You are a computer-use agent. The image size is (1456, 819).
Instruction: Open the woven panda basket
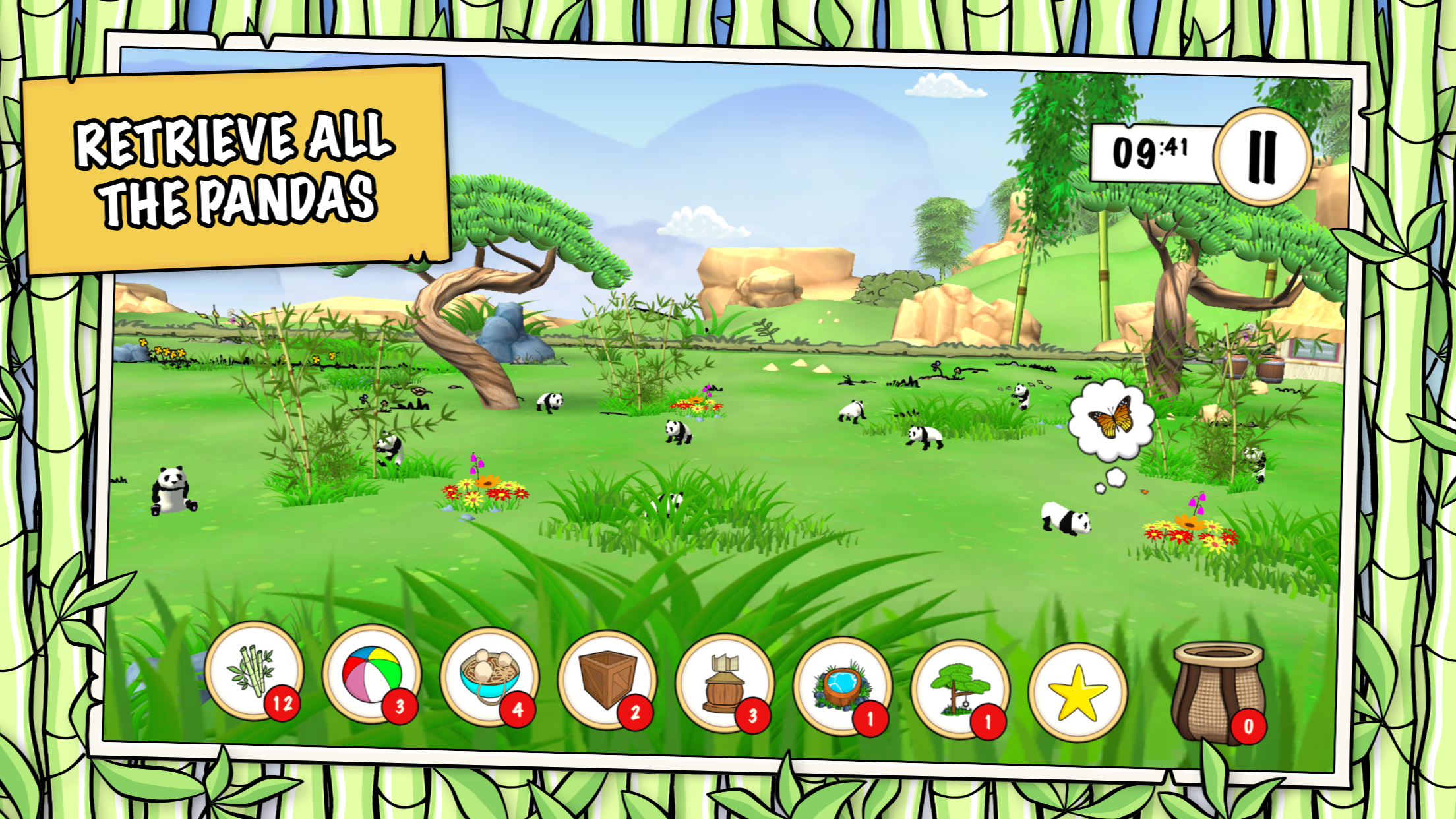click(x=1217, y=692)
